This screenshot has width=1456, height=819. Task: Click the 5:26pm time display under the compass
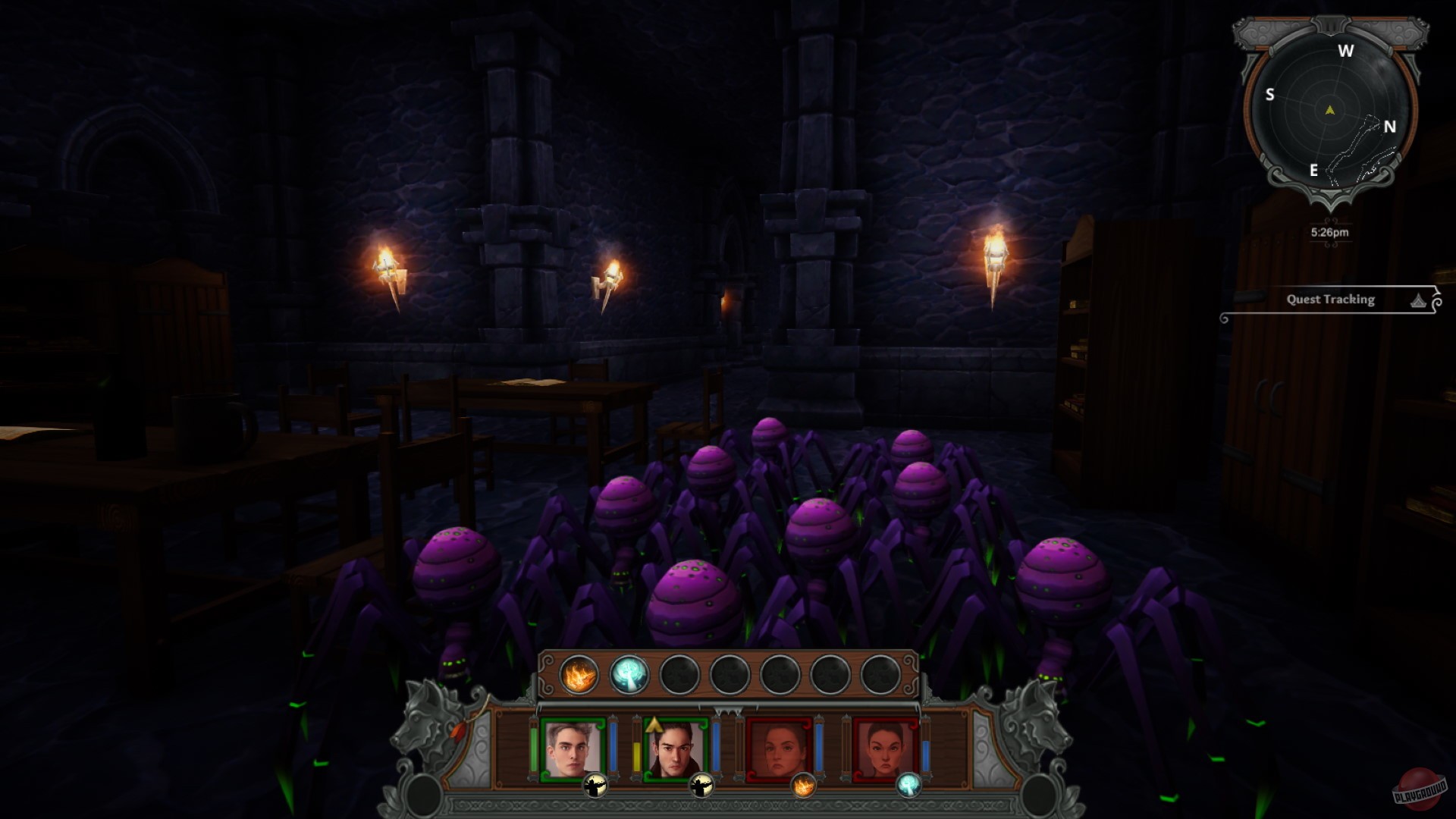click(1330, 234)
